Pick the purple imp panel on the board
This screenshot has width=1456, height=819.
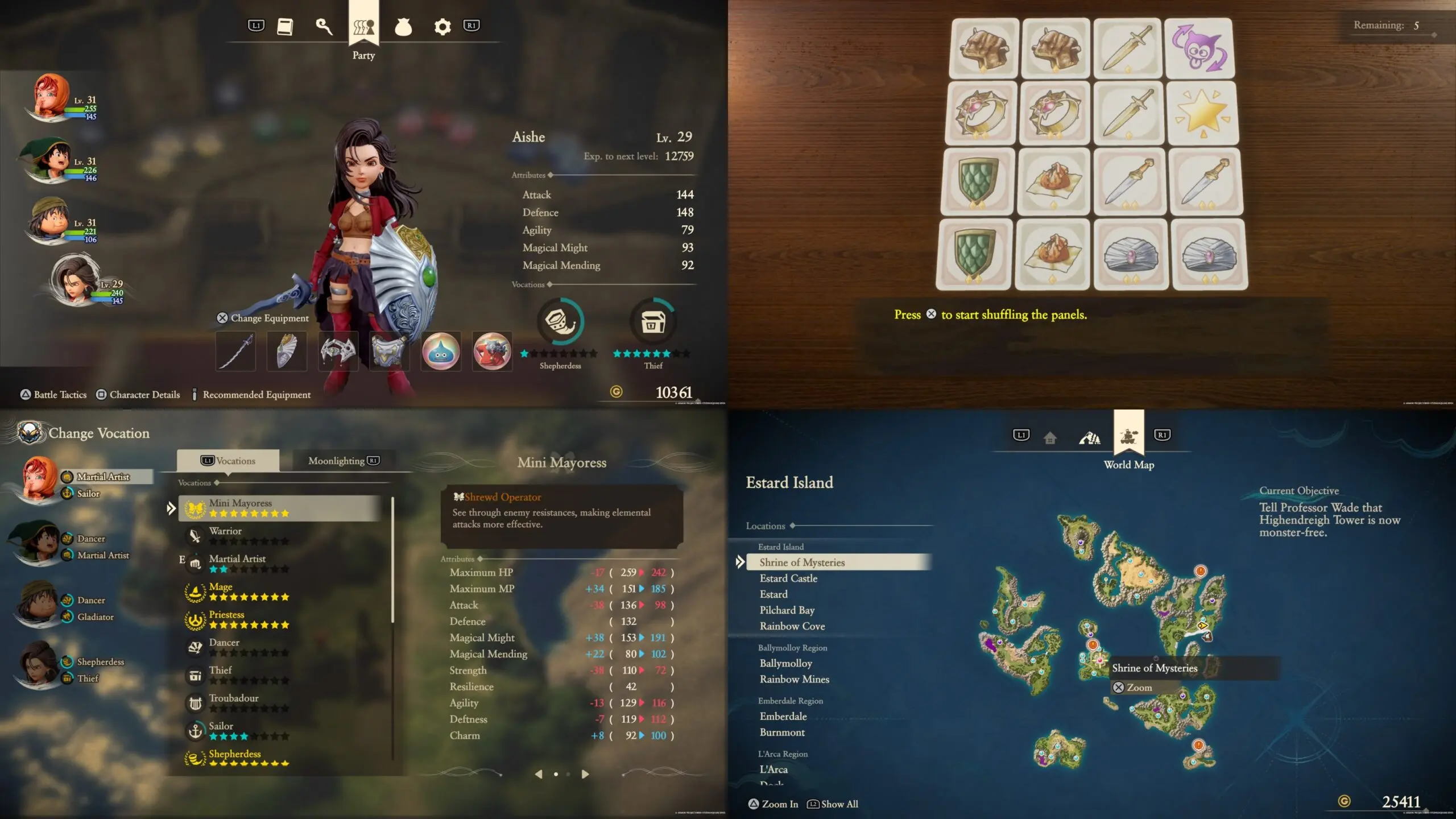[x=1199, y=49]
